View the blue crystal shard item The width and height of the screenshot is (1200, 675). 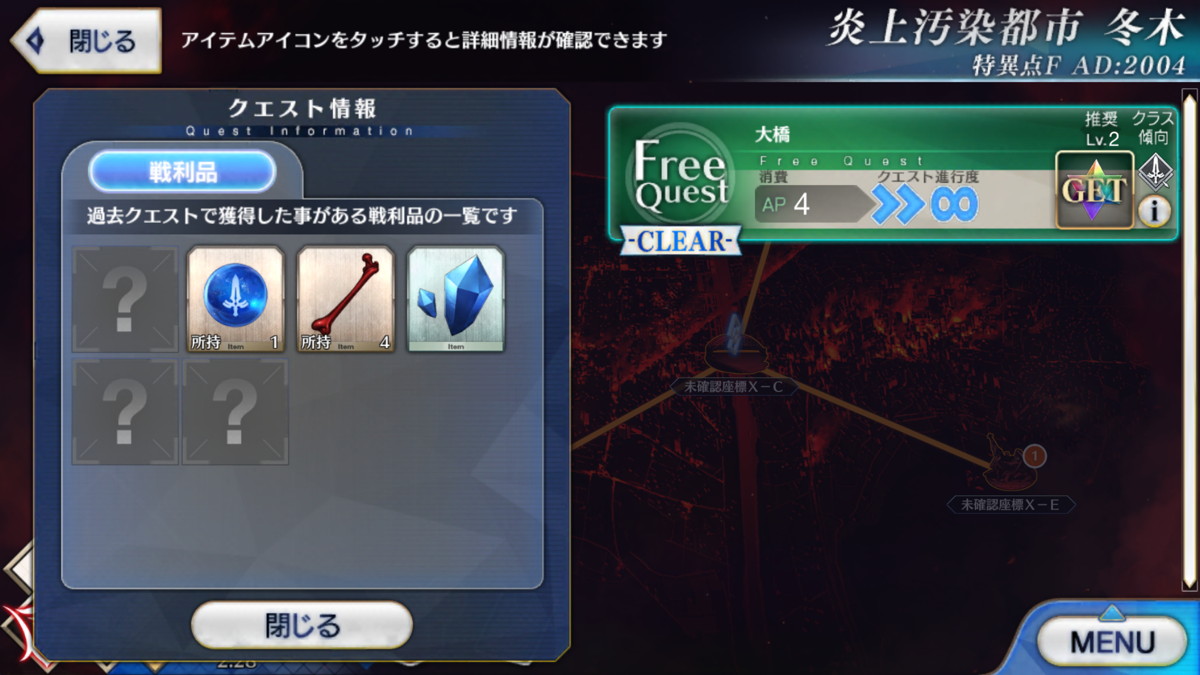coord(456,300)
